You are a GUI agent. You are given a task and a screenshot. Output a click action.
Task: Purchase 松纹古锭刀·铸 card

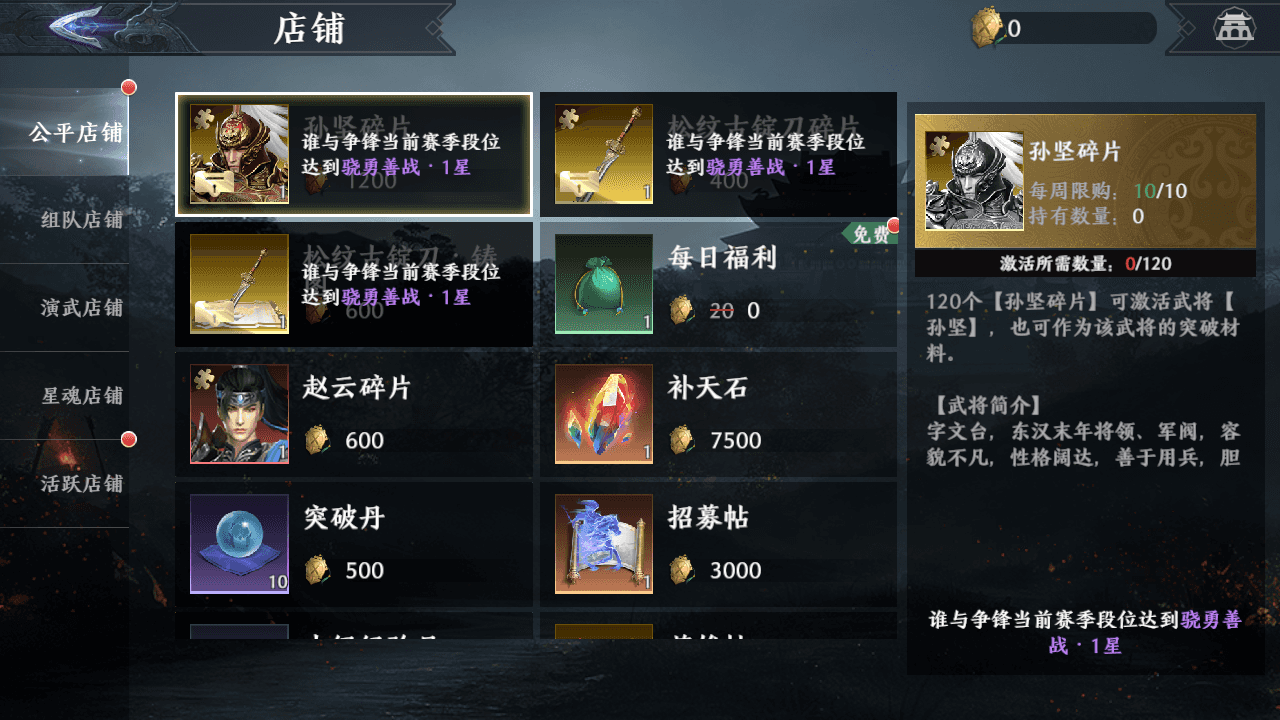point(355,285)
